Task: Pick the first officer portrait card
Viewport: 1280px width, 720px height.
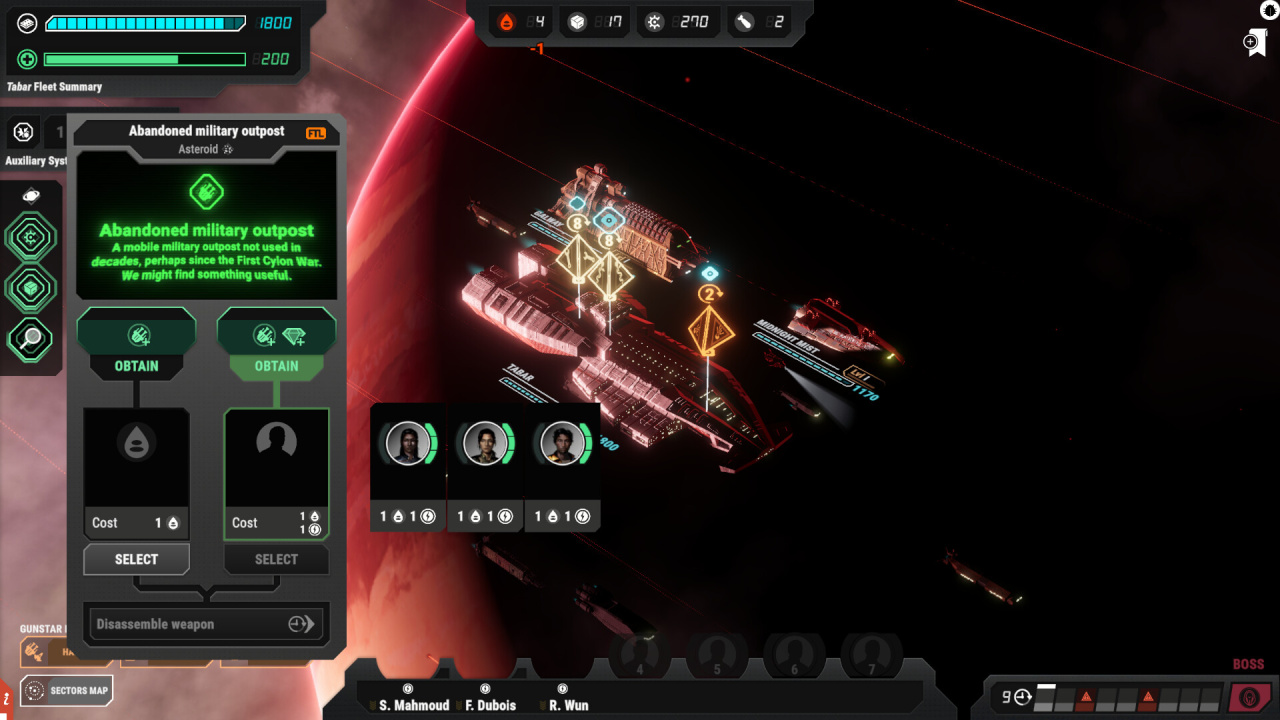Action: pyautogui.click(x=408, y=444)
